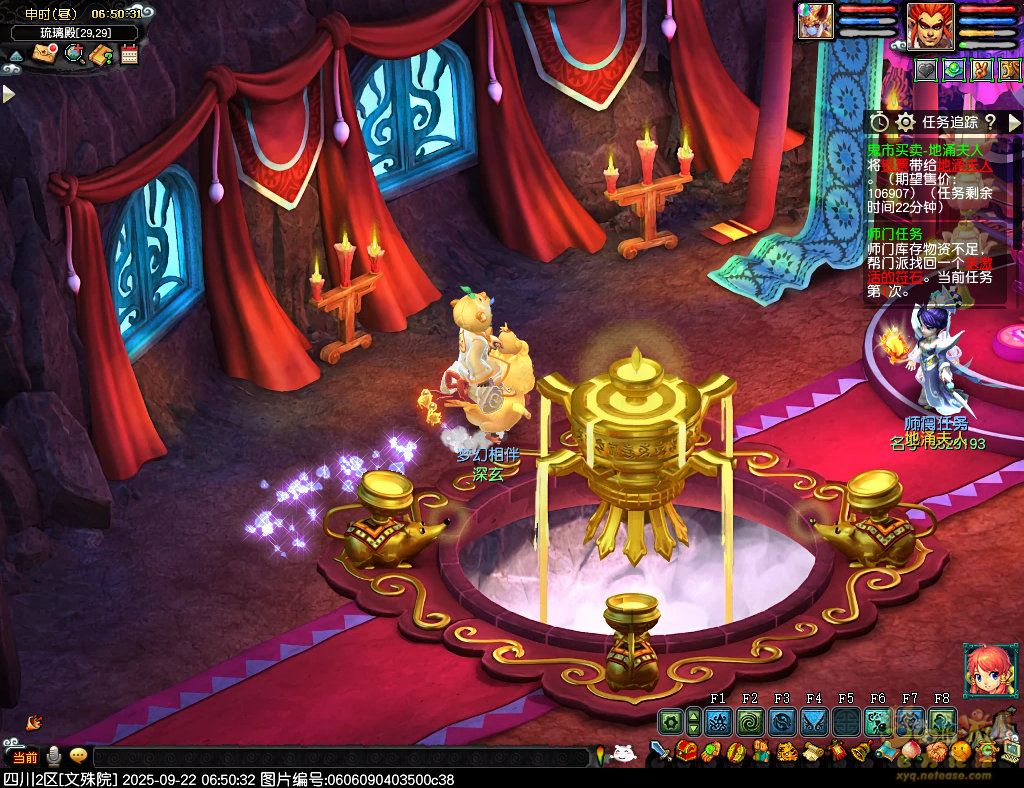1024x788 pixels.
Task: Activate the F4 blue wings skill
Action: pyautogui.click(x=814, y=722)
